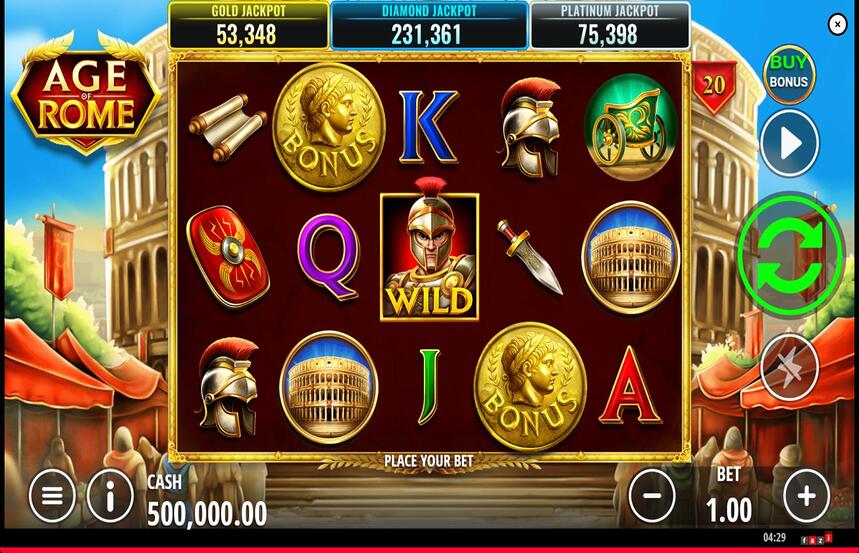This screenshot has width=859, height=553.
Task: Spin the reels with the green button
Action: tap(790, 254)
